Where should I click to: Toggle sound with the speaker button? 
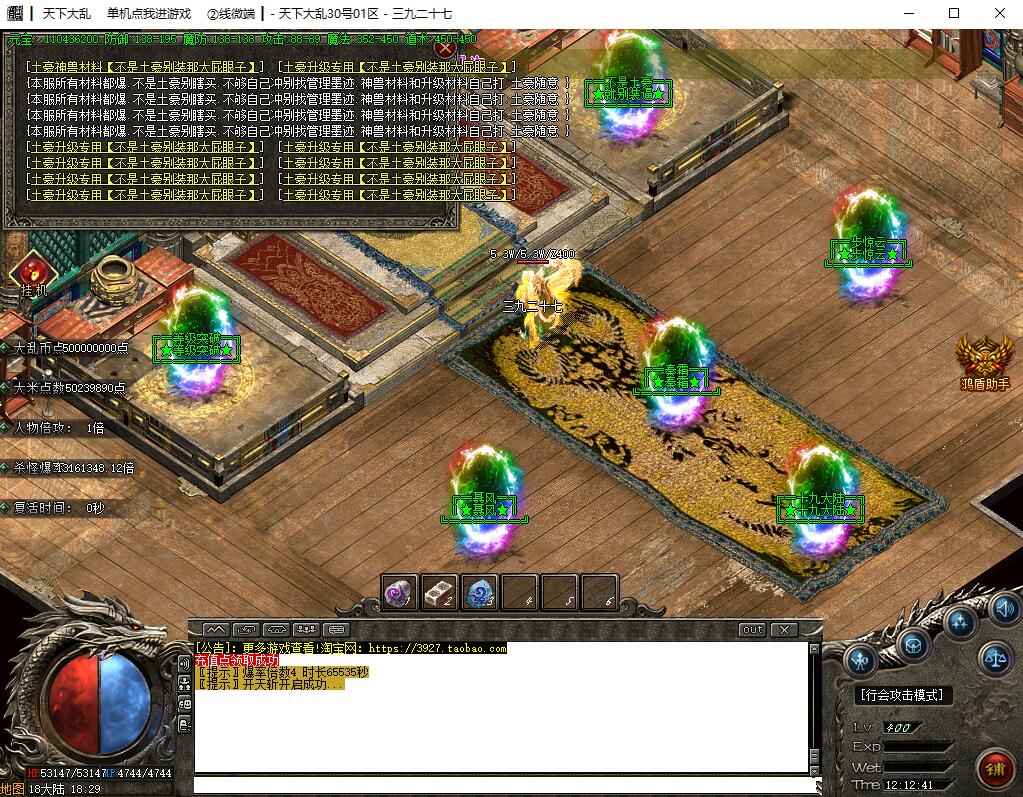[x=1003, y=607]
